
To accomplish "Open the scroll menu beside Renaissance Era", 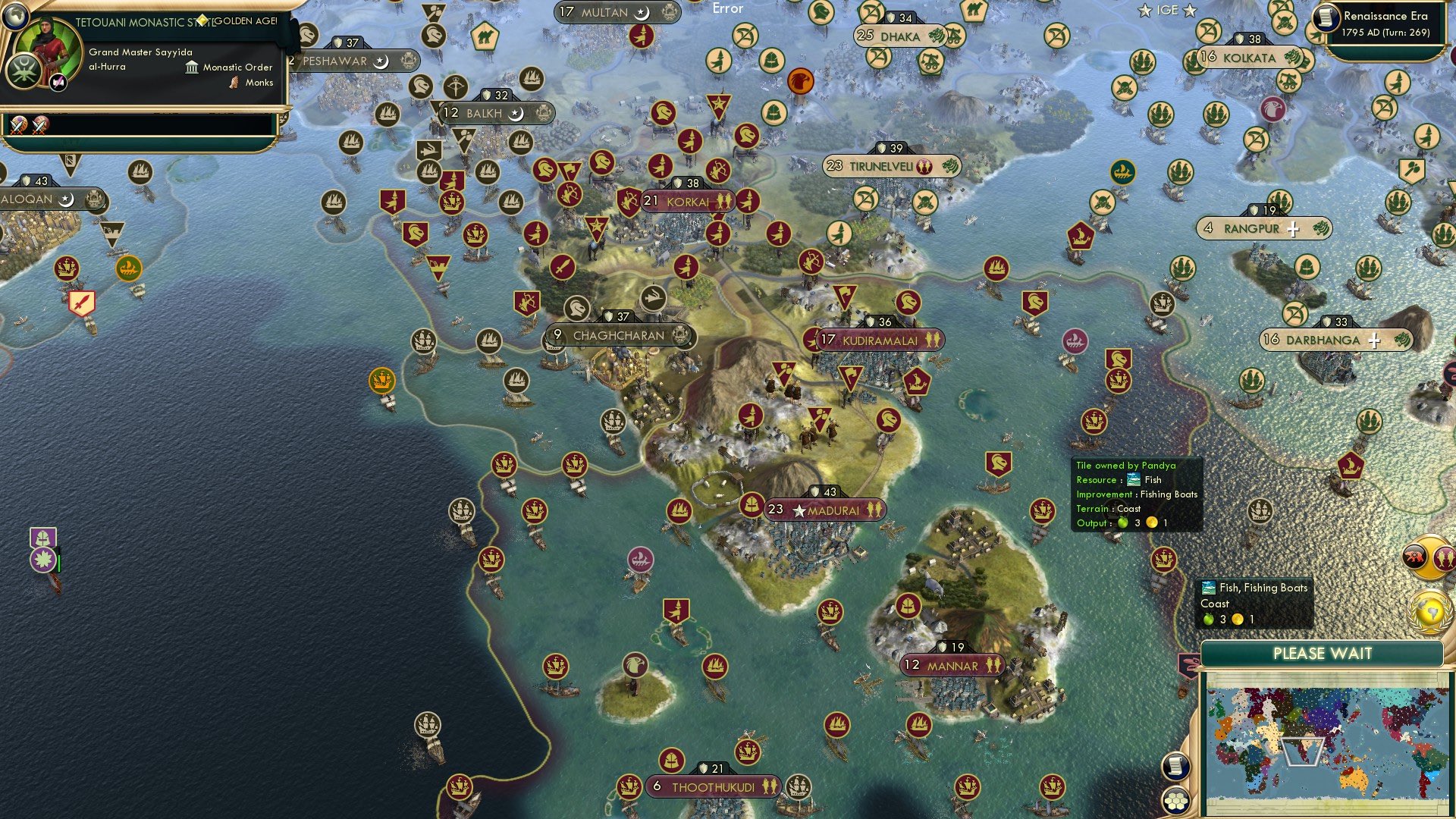I will 1326,18.
